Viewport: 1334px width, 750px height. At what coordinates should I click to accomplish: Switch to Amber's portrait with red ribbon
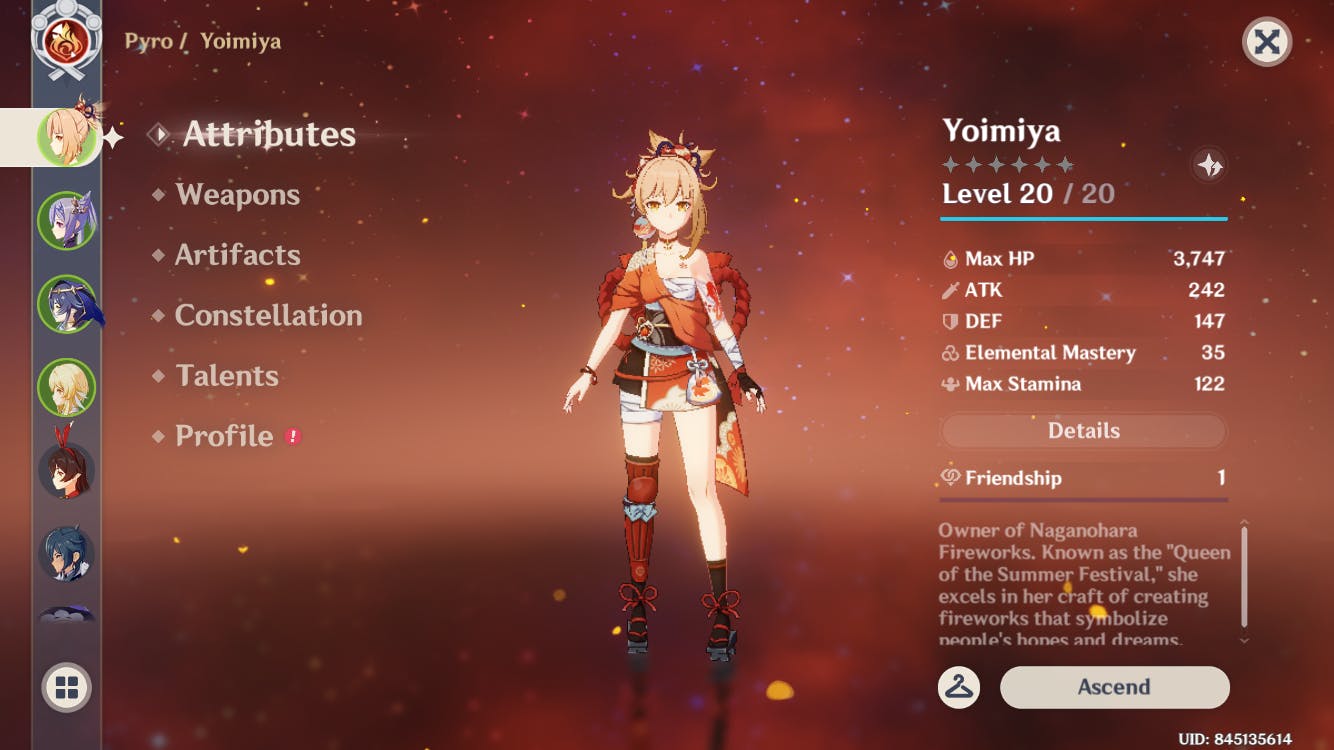click(x=67, y=470)
